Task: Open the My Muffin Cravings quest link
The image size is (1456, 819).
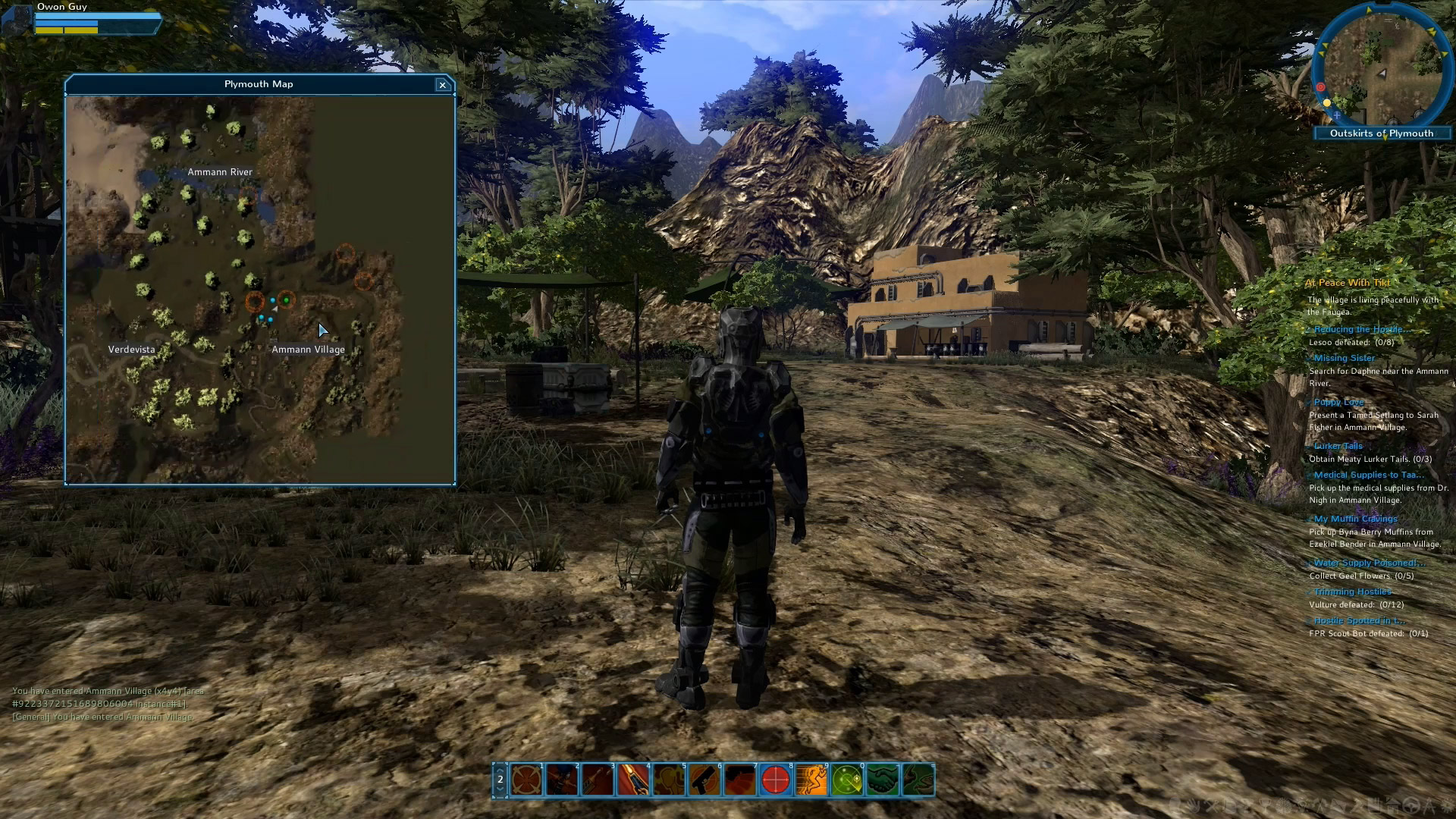Action: coord(1354,518)
